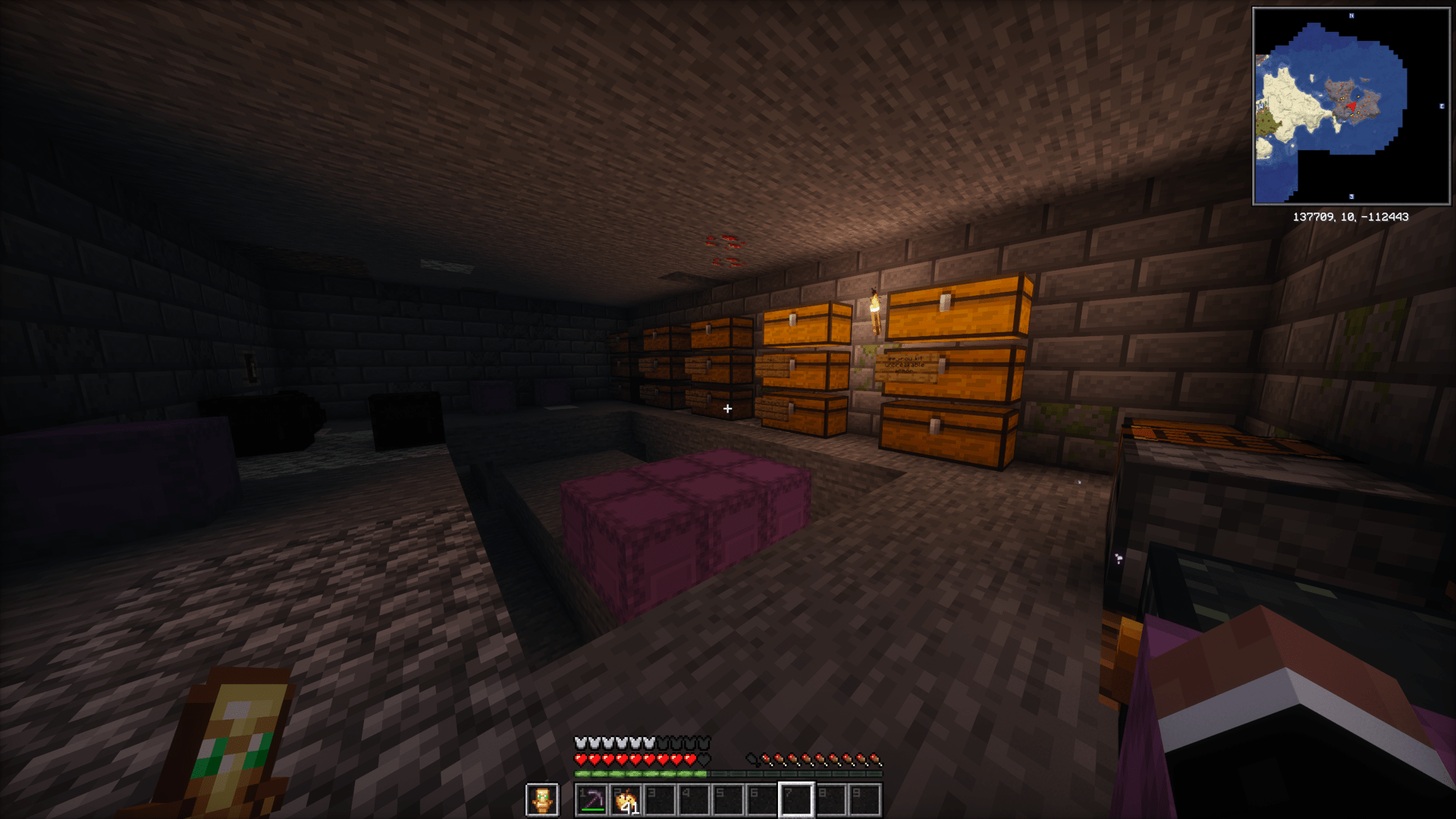
Task: Click the Totem of Undying in the off-hand slot
Action: pos(543,799)
